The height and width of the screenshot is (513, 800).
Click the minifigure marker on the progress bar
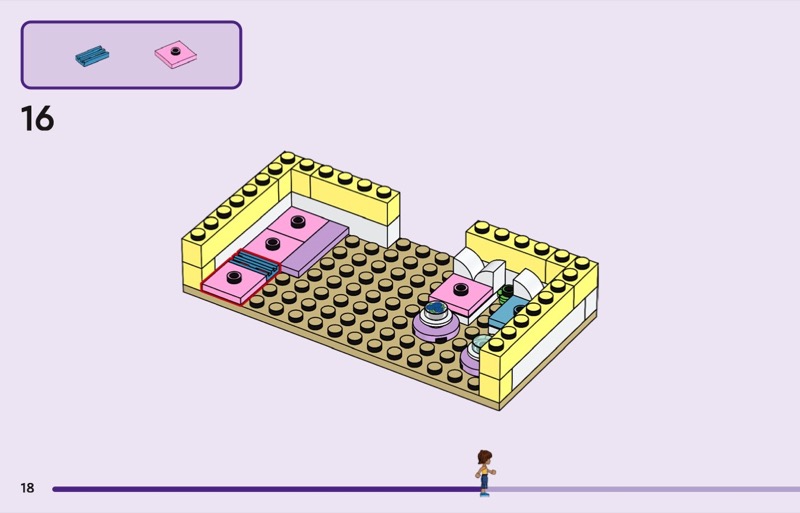(x=485, y=473)
